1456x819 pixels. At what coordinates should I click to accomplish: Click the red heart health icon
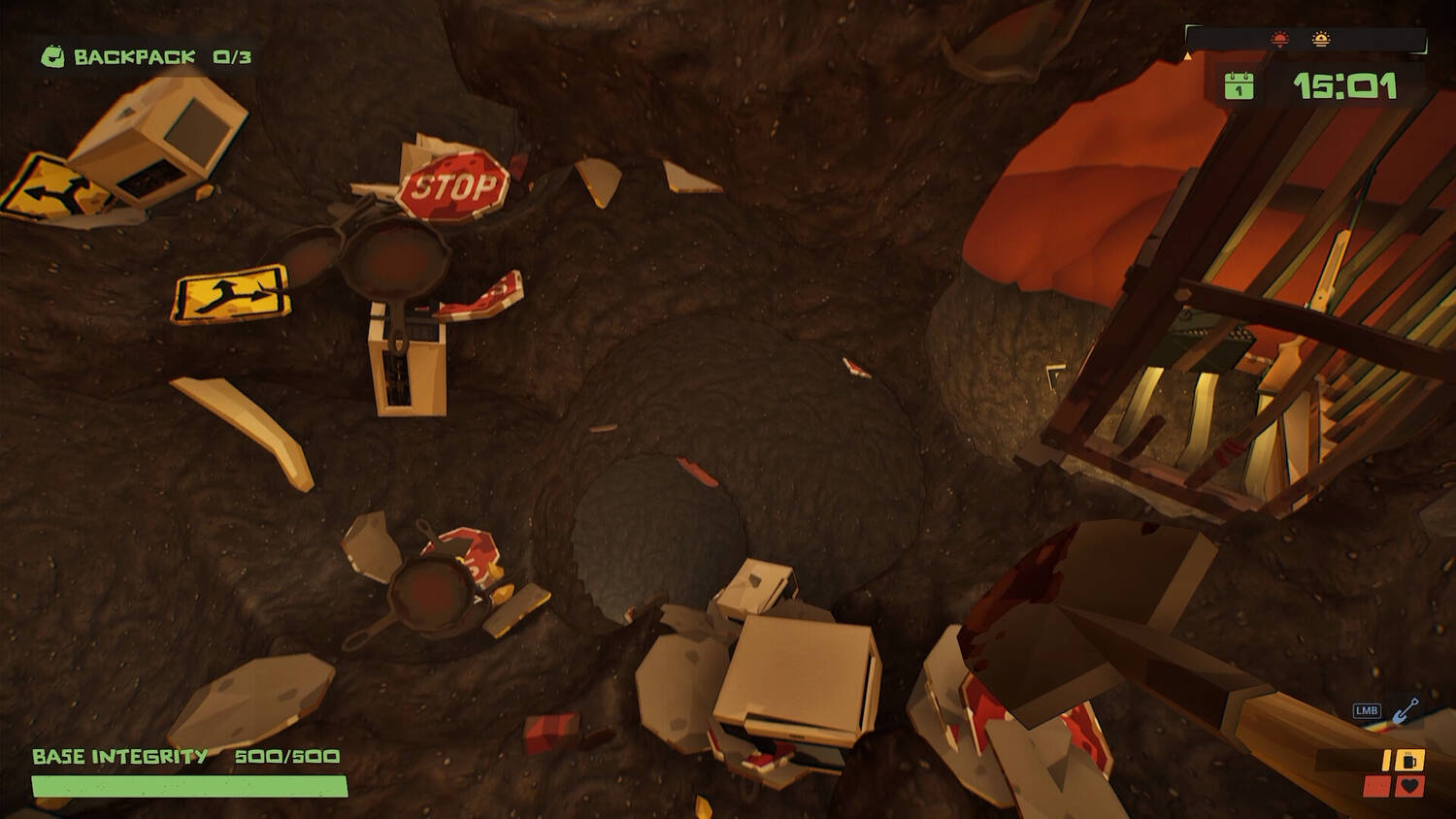tap(1410, 786)
